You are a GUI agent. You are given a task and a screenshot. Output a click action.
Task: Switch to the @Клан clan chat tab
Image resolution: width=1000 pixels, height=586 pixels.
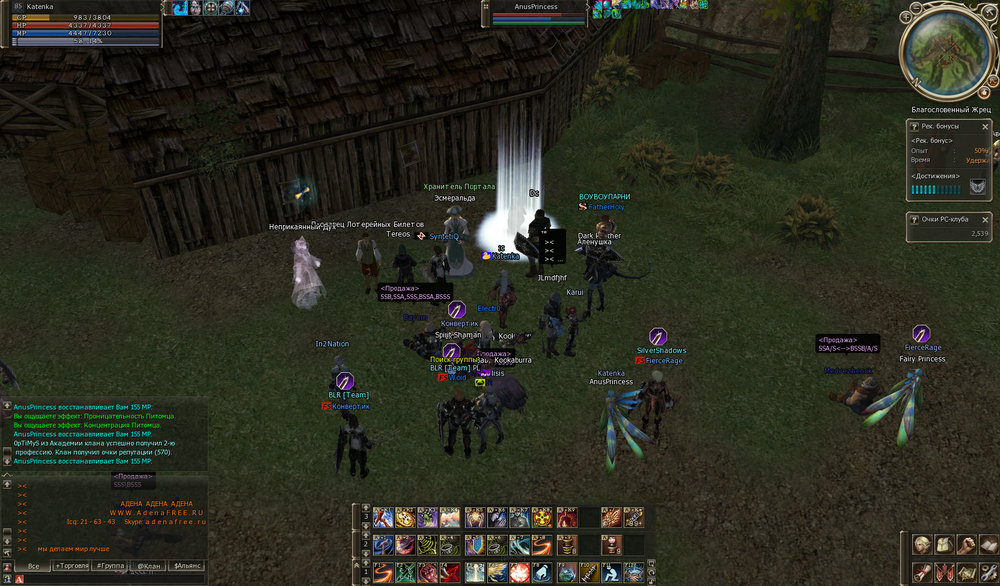(x=148, y=566)
